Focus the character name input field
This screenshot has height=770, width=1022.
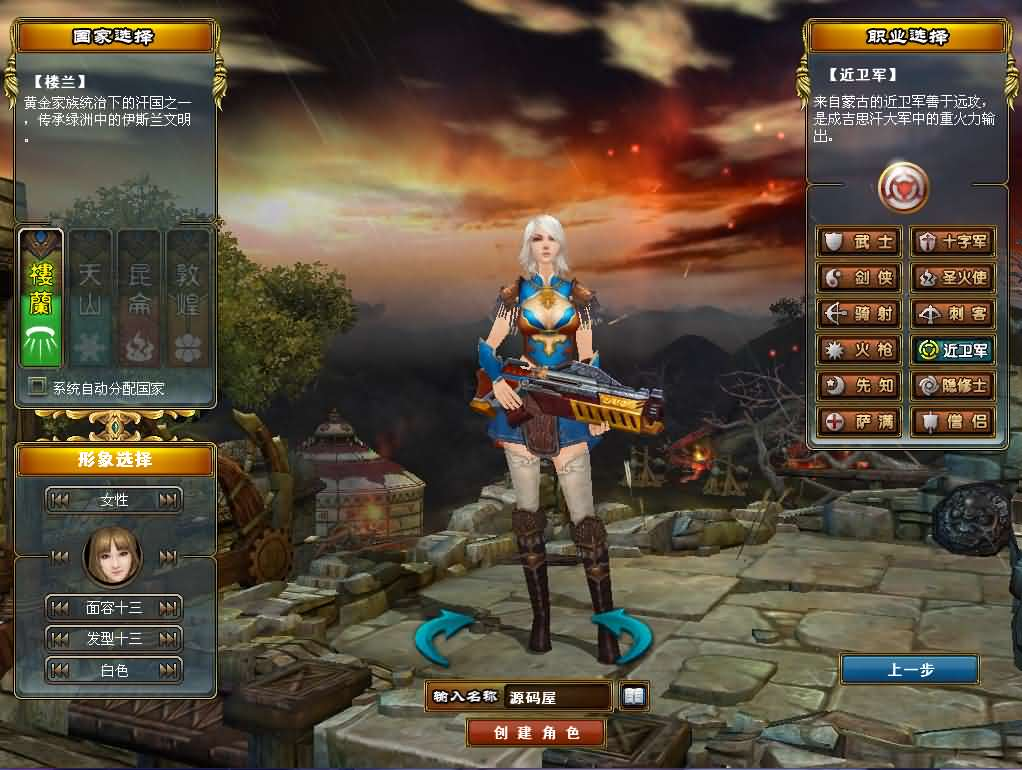(558, 697)
